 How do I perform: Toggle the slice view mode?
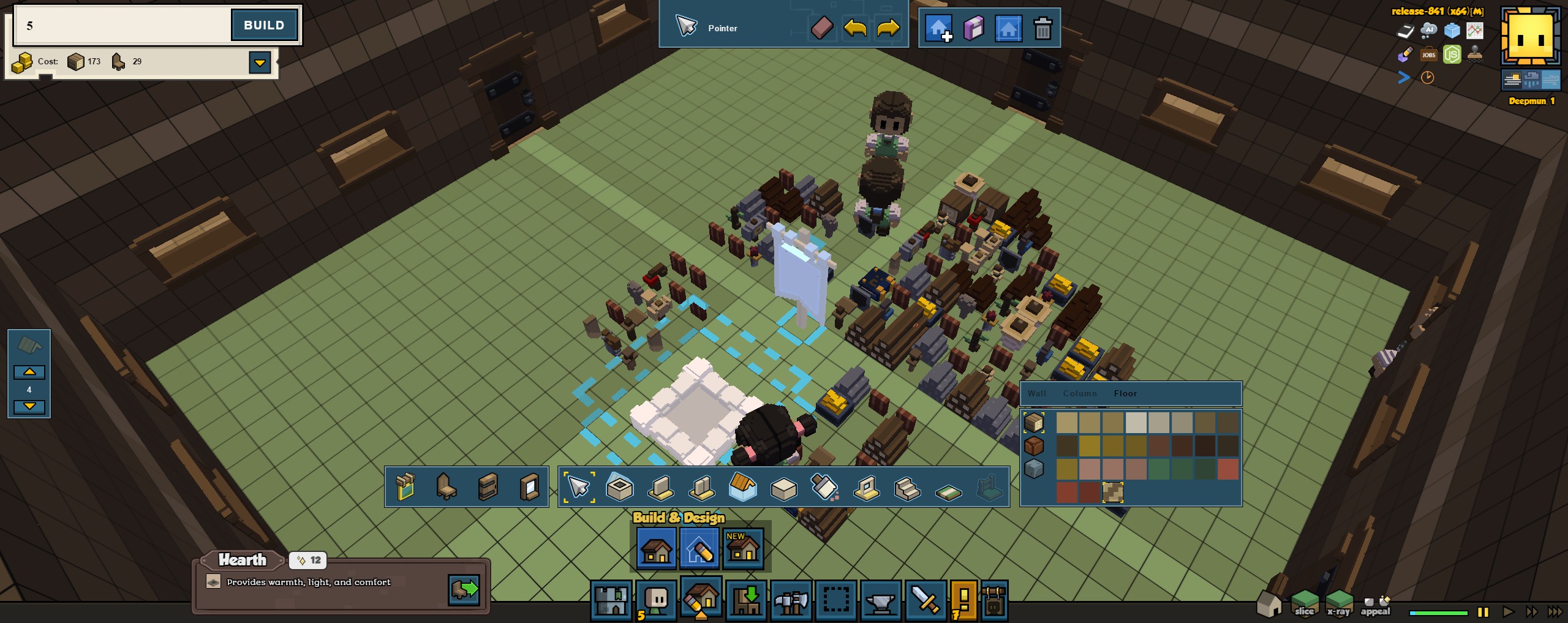tap(1304, 603)
